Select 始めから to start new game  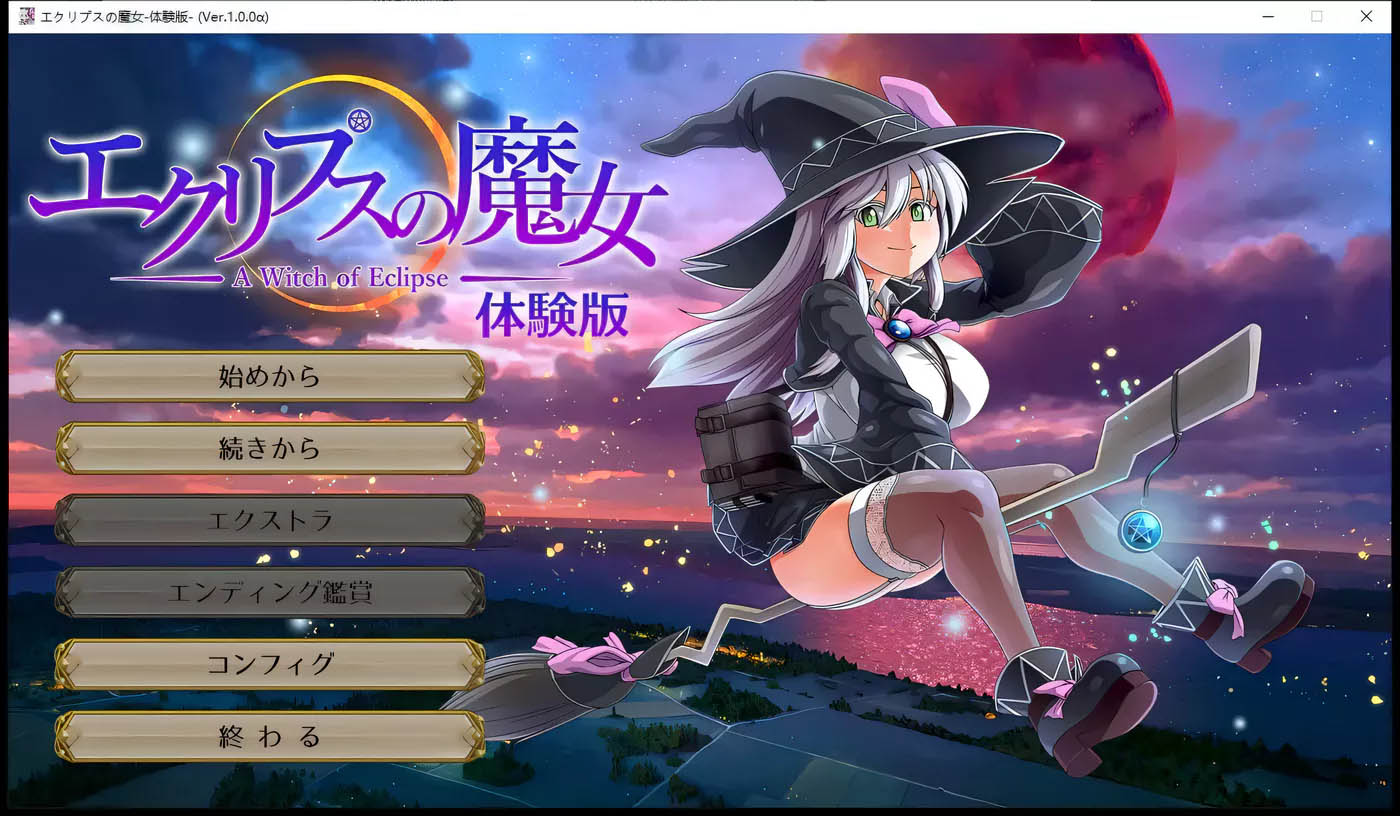click(268, 377)
